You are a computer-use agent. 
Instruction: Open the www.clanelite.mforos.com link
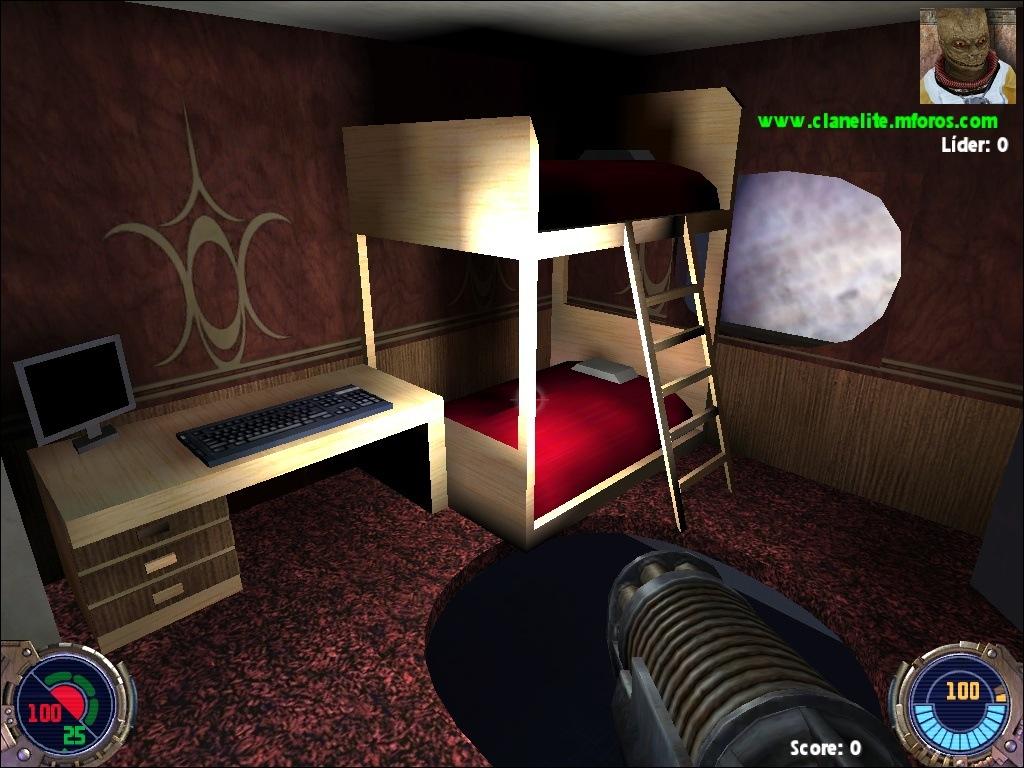coord(877,121)
